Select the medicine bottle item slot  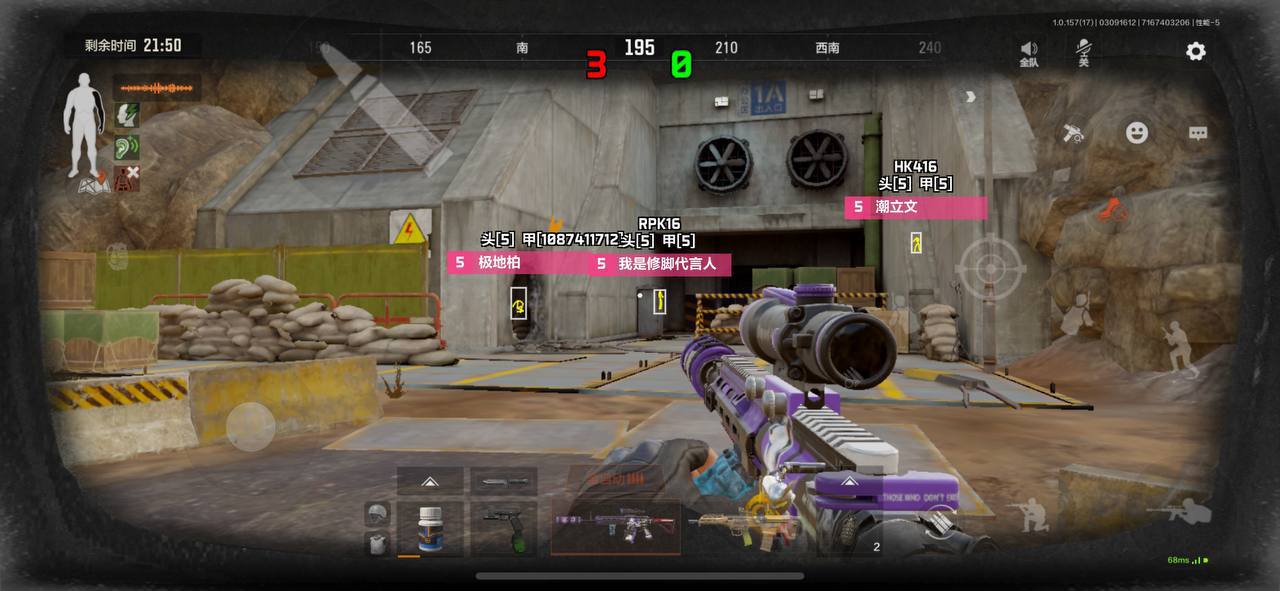pyautogui.click(x=430, y=528)
